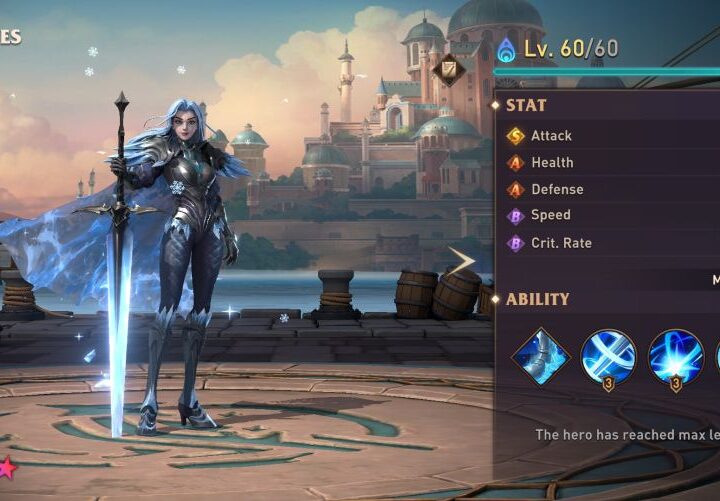Show details for the Speed stat
Viewport: 720px width, 501px height.
point(551,215)
